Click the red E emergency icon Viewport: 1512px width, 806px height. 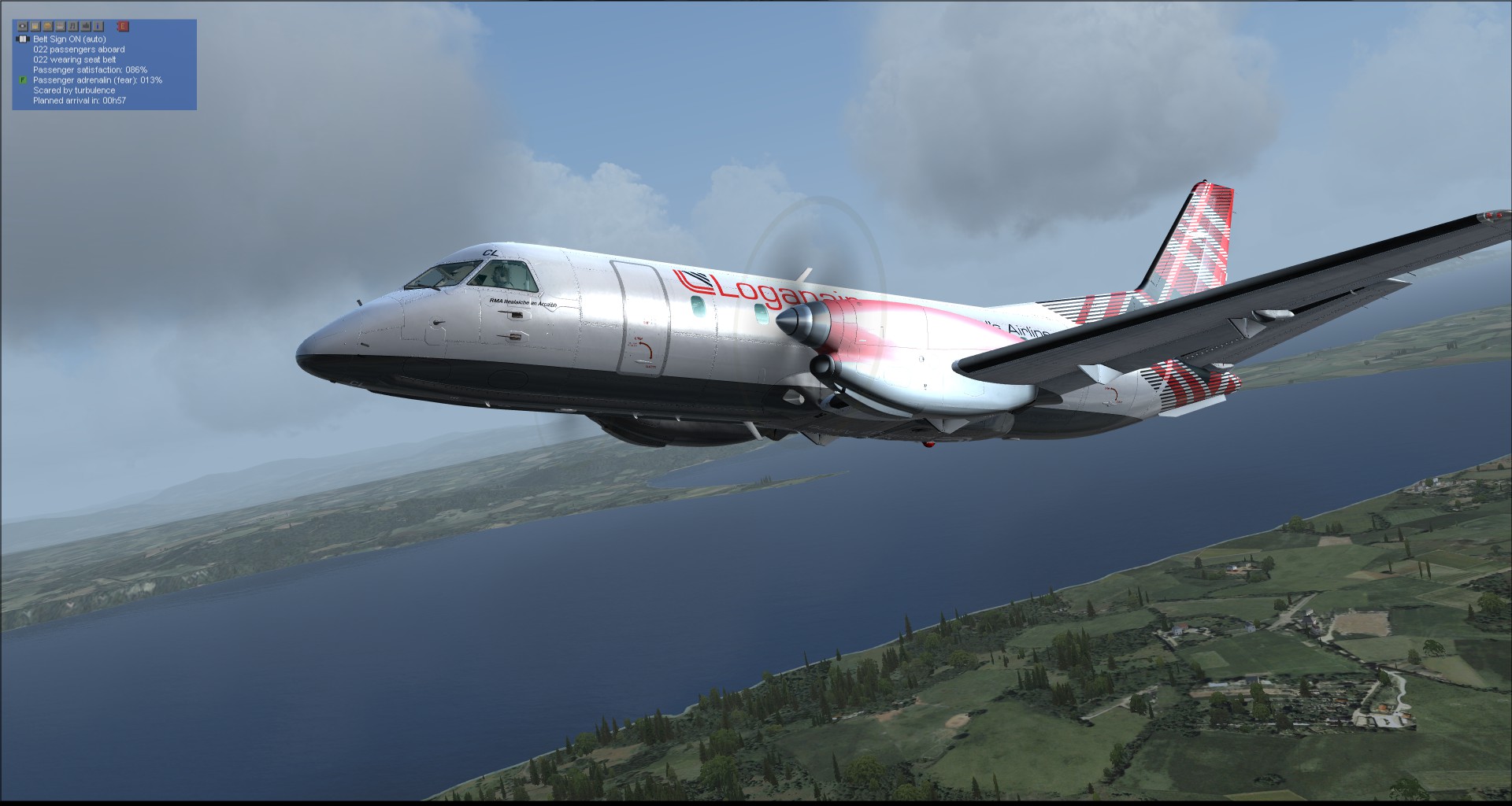click(123, 26)
